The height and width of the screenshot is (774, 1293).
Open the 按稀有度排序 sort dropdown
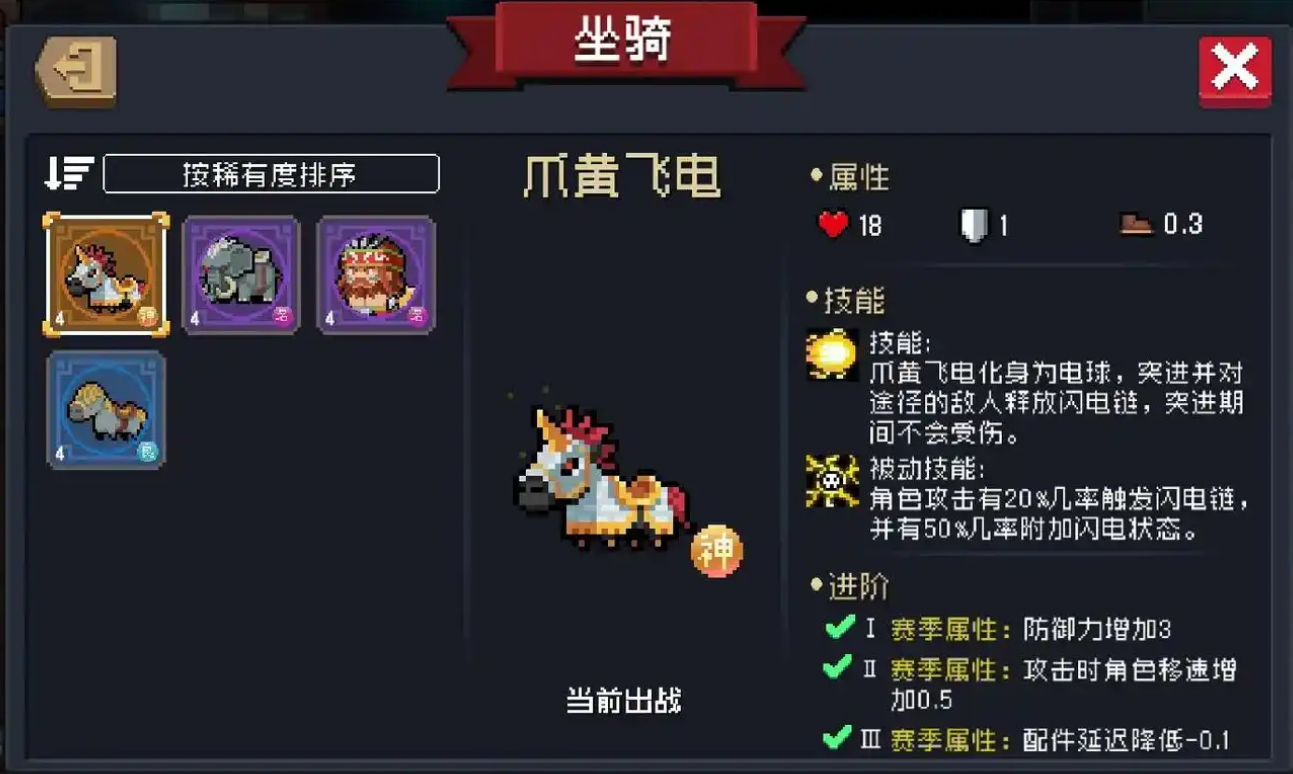[x=272, y=172]
